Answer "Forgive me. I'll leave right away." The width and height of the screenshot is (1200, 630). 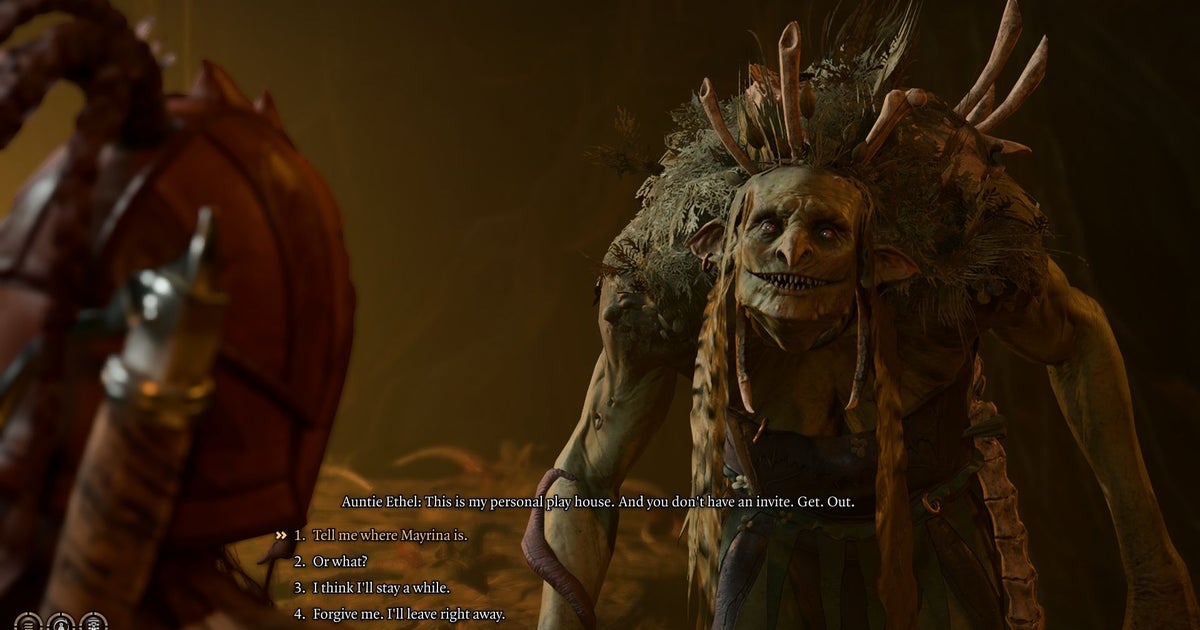click(408, 614)
